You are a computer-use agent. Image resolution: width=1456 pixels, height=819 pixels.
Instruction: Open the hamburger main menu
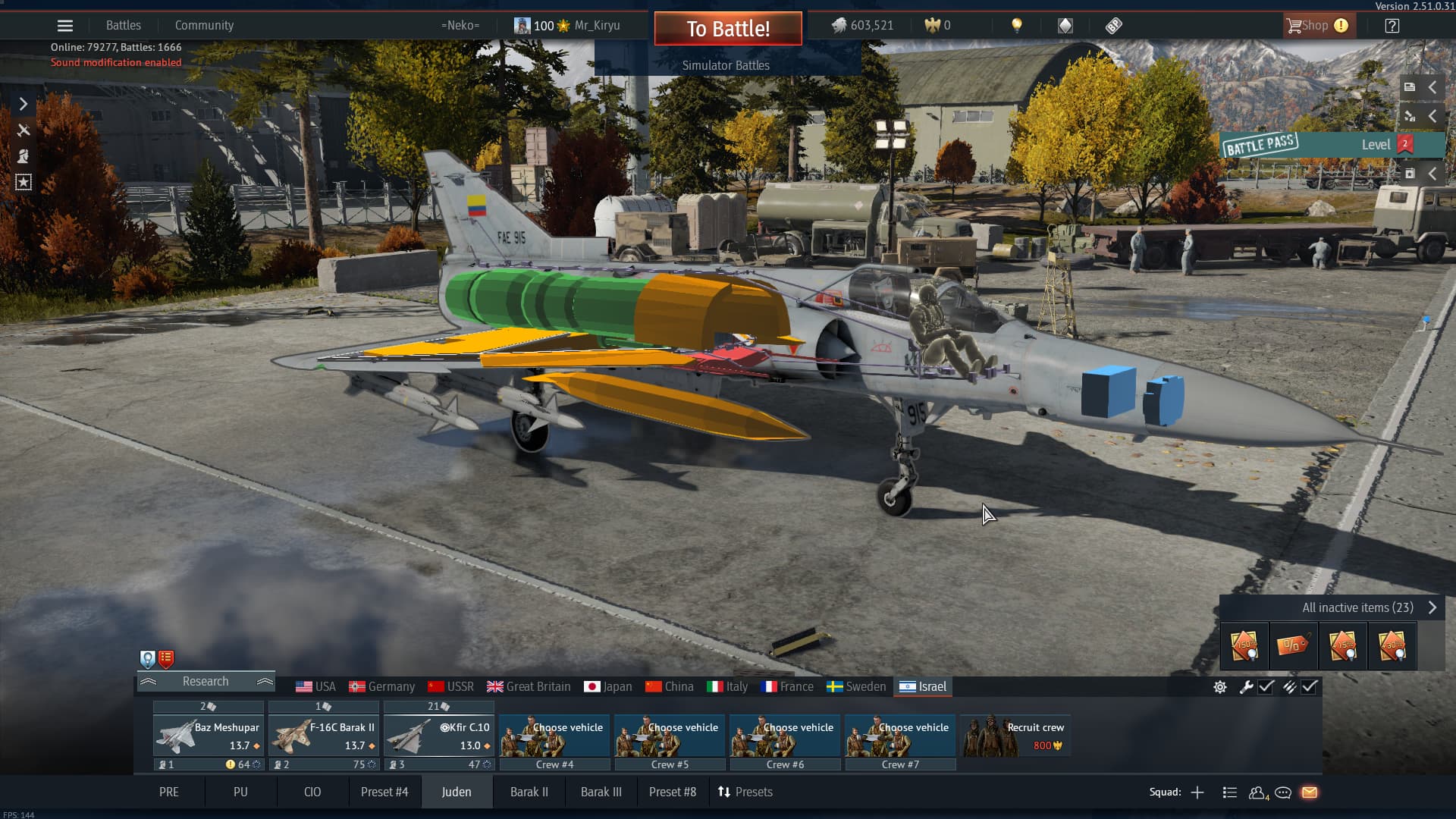coord(65,26)
